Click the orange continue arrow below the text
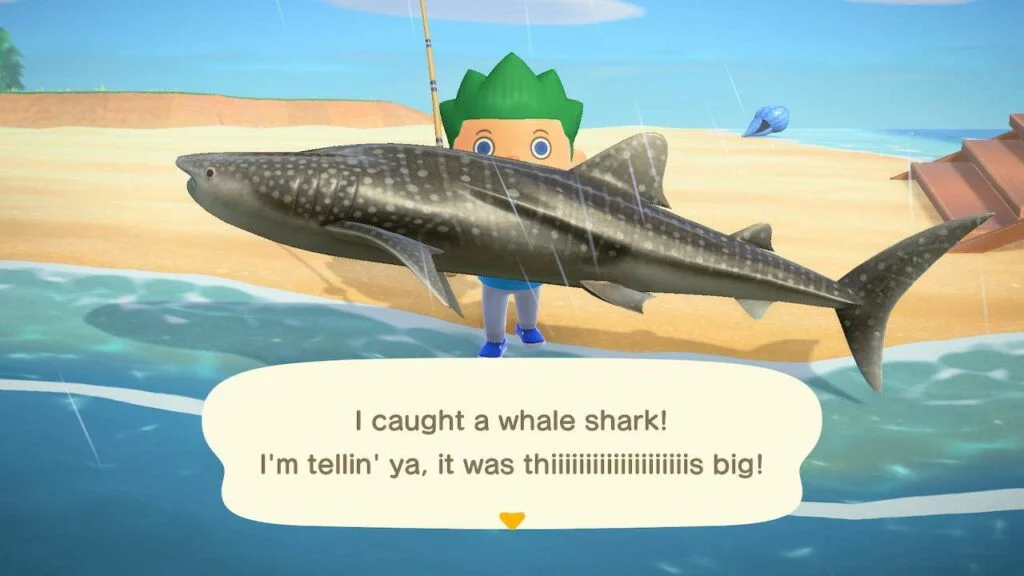This screenshot has height=576, width=1024. click(x=512, y=520)
